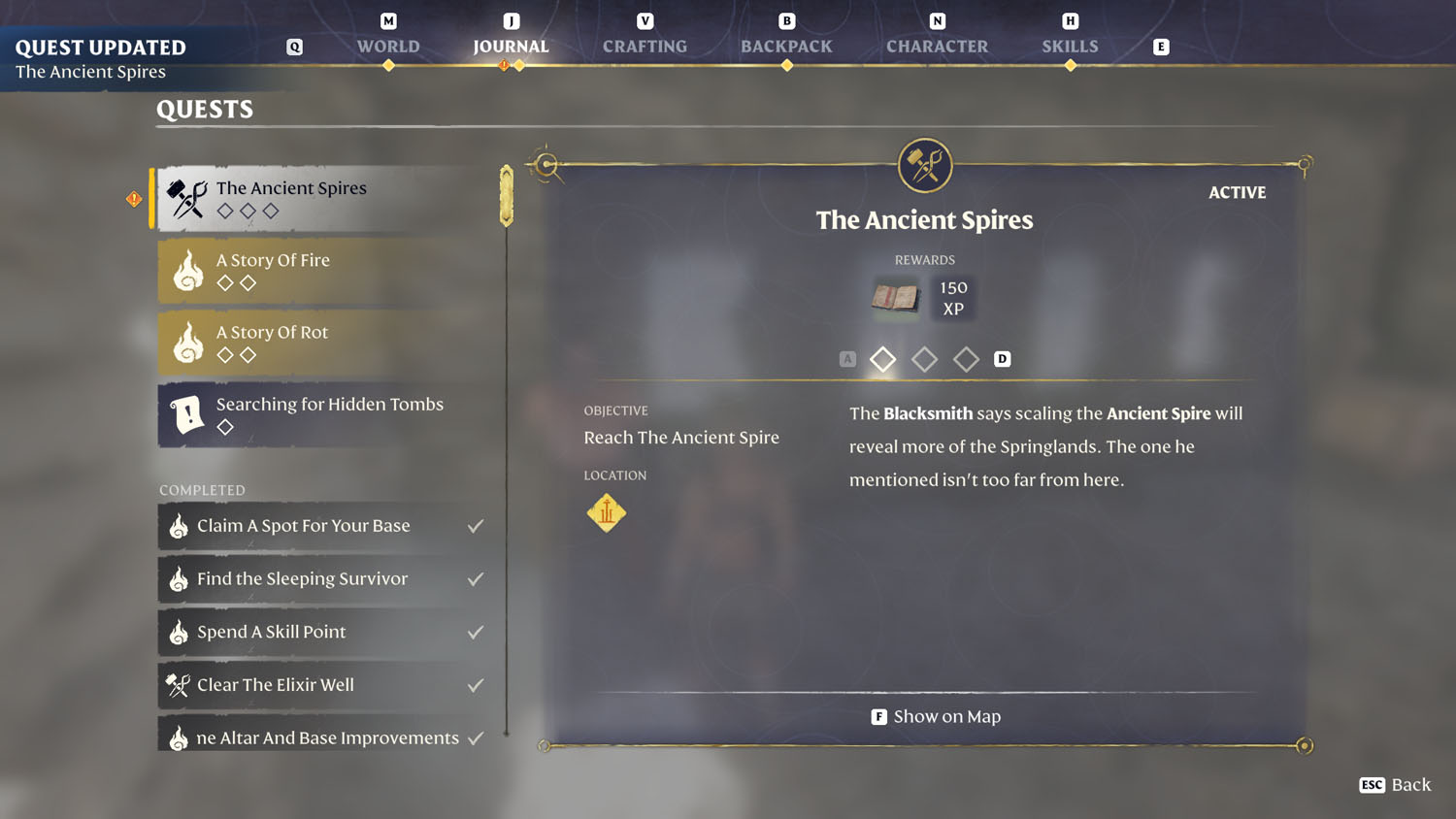The image size is (1456, 819).
Task: Click the book reward icon
Action: coord(895,298)
